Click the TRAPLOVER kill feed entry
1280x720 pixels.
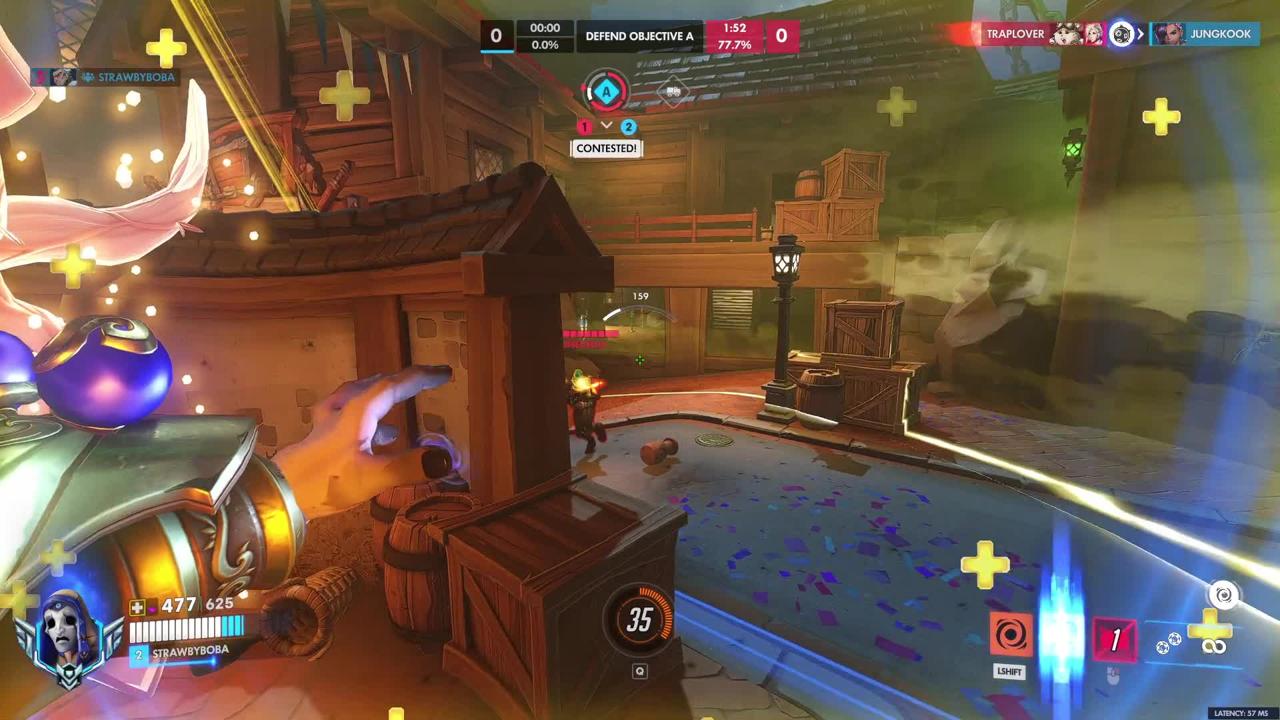1015,34
